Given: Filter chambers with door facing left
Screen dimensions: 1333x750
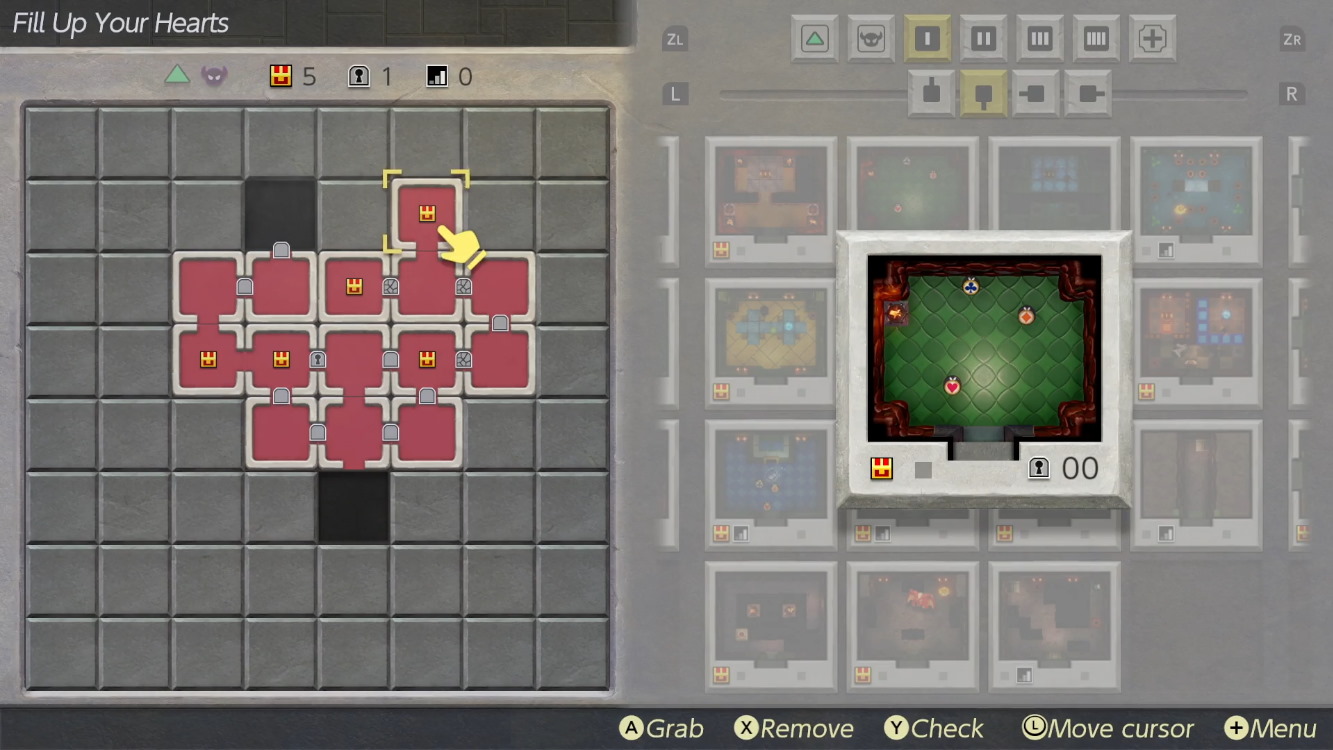Looking at the screenshot, I should [x=1035, y=94].
